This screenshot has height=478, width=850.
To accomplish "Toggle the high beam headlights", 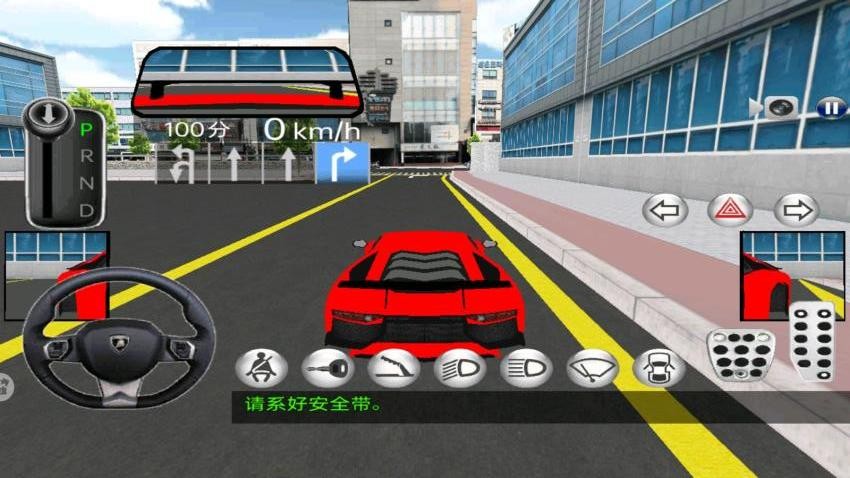I will 525,368.
